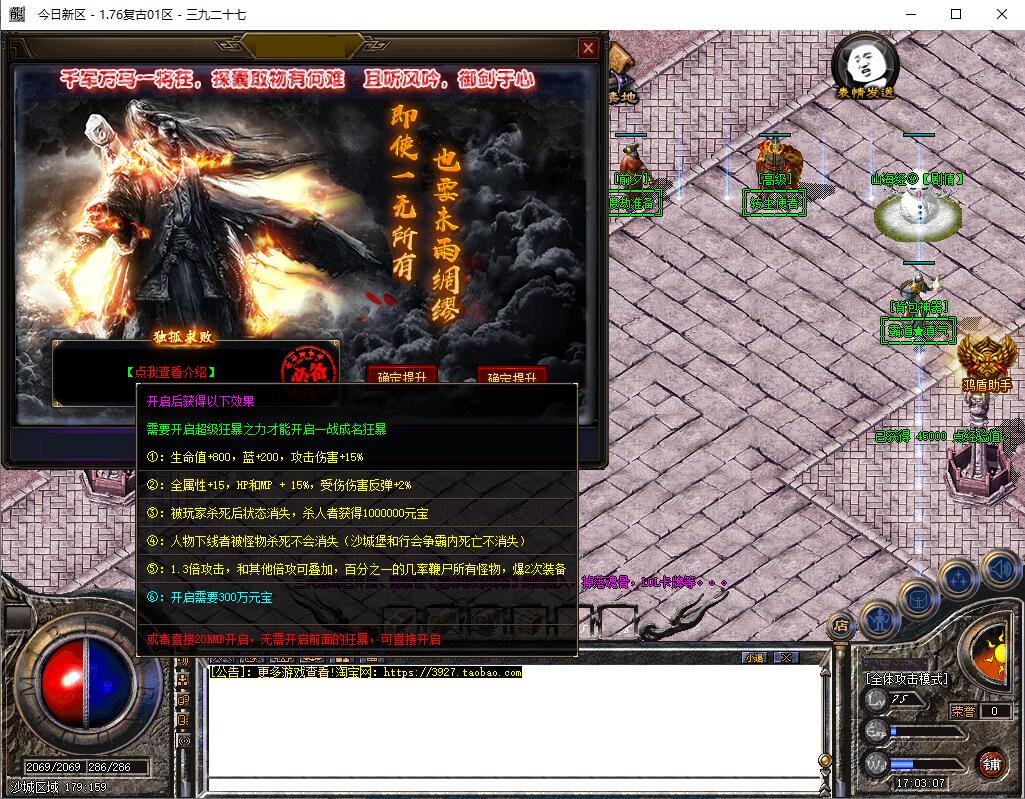This screenshot has height=799, width=1025.
Task: Minimize the game window
Action: point(910,14)
